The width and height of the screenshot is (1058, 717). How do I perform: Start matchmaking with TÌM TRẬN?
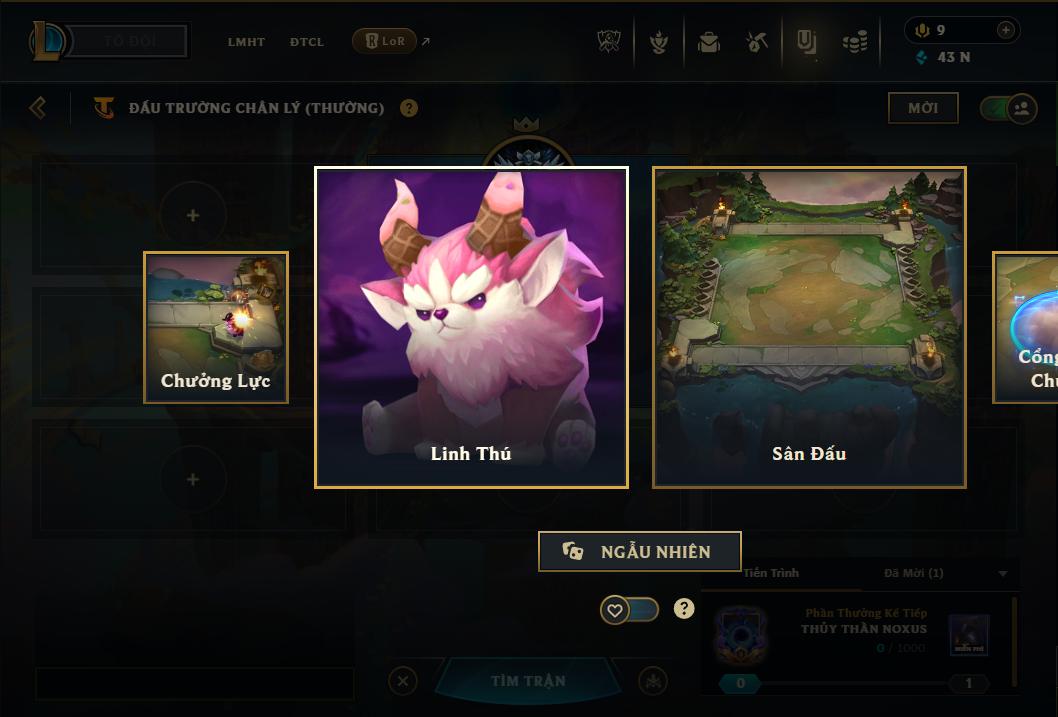[x=528, y=681]
